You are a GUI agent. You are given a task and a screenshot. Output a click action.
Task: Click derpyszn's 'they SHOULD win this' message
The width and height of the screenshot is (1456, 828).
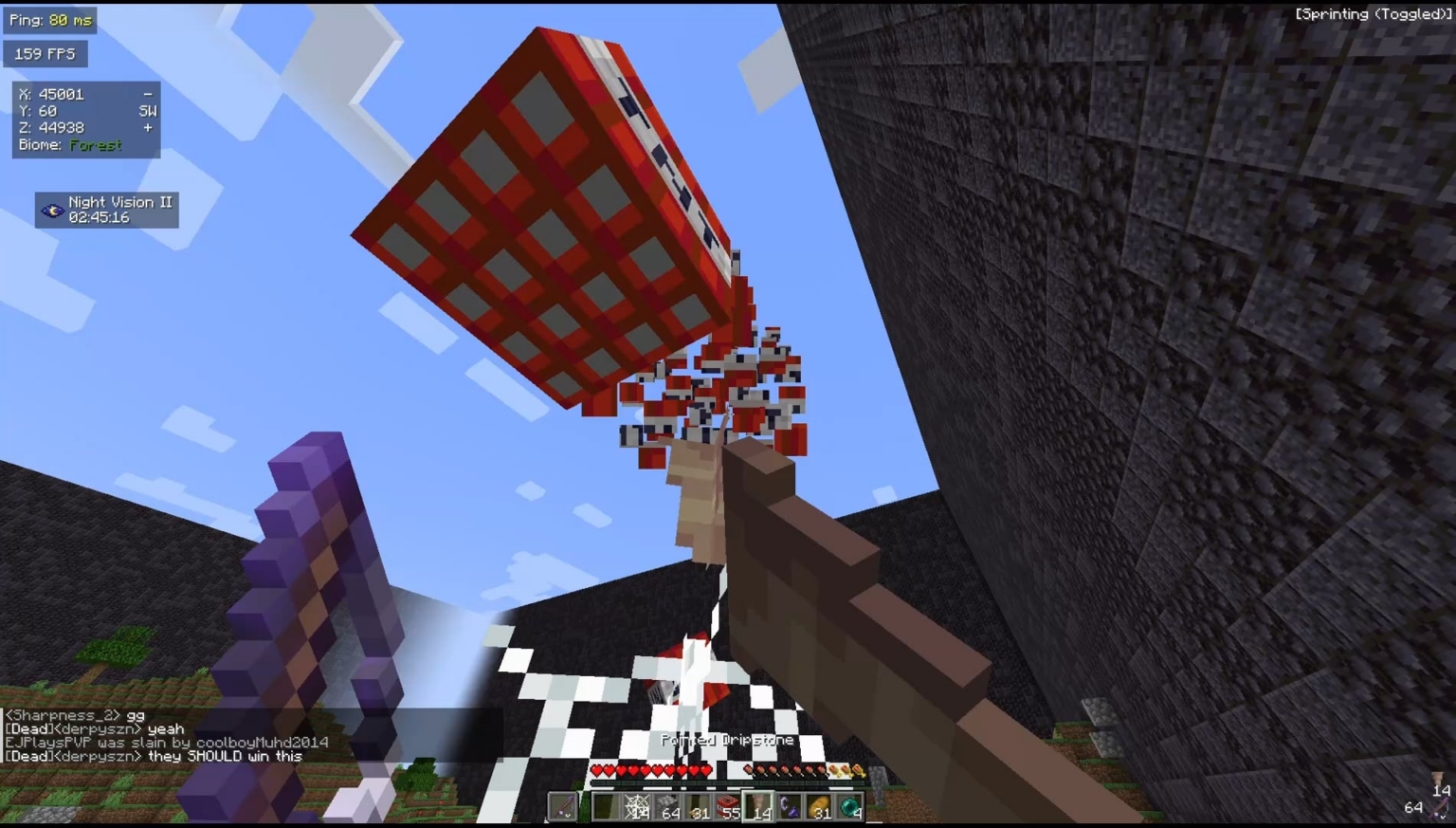tap(155, 756)
